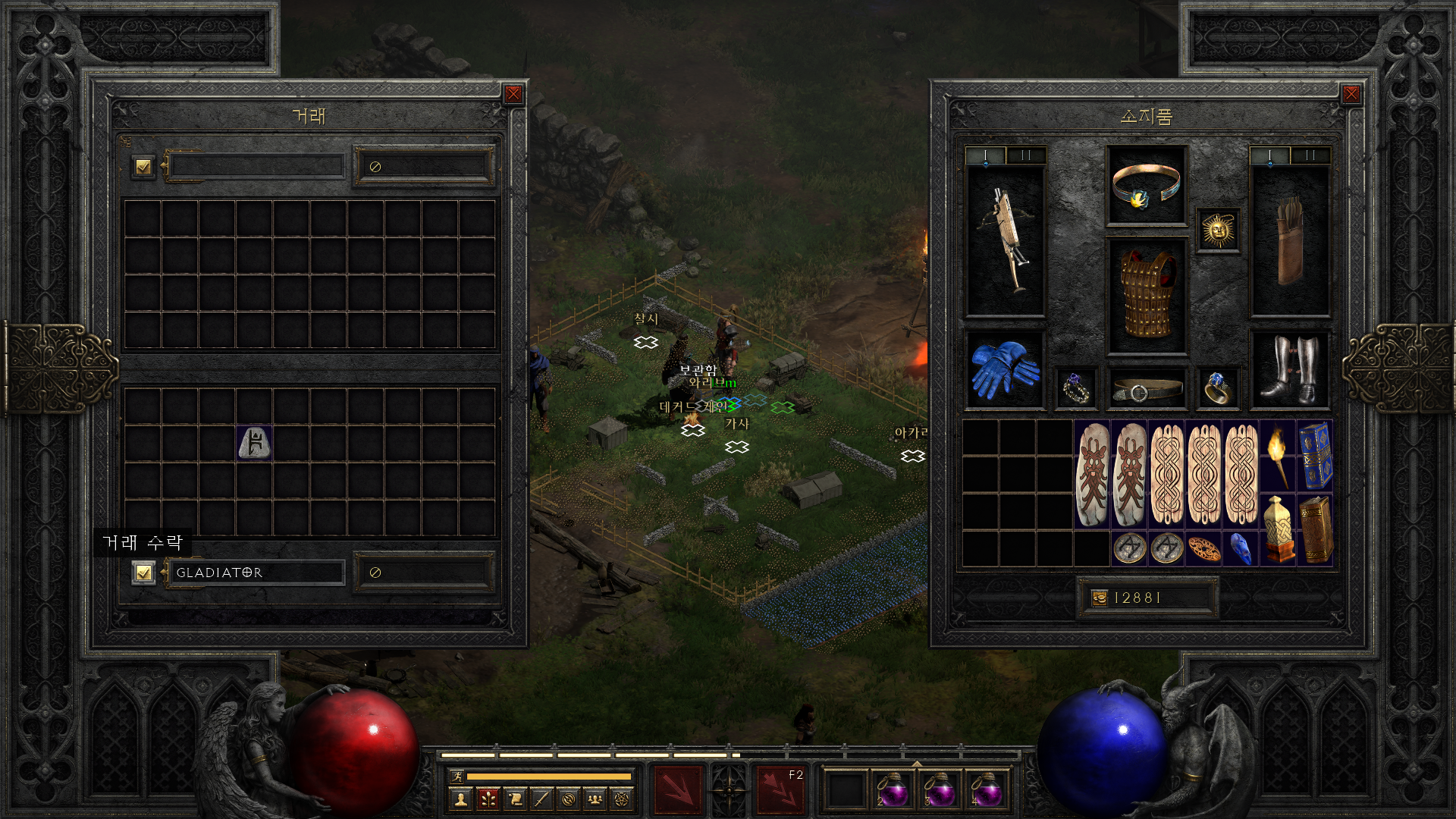1456x819 pixels.
Task: Pick up the blue gem in inventory
Action: tap(1241, 548)
